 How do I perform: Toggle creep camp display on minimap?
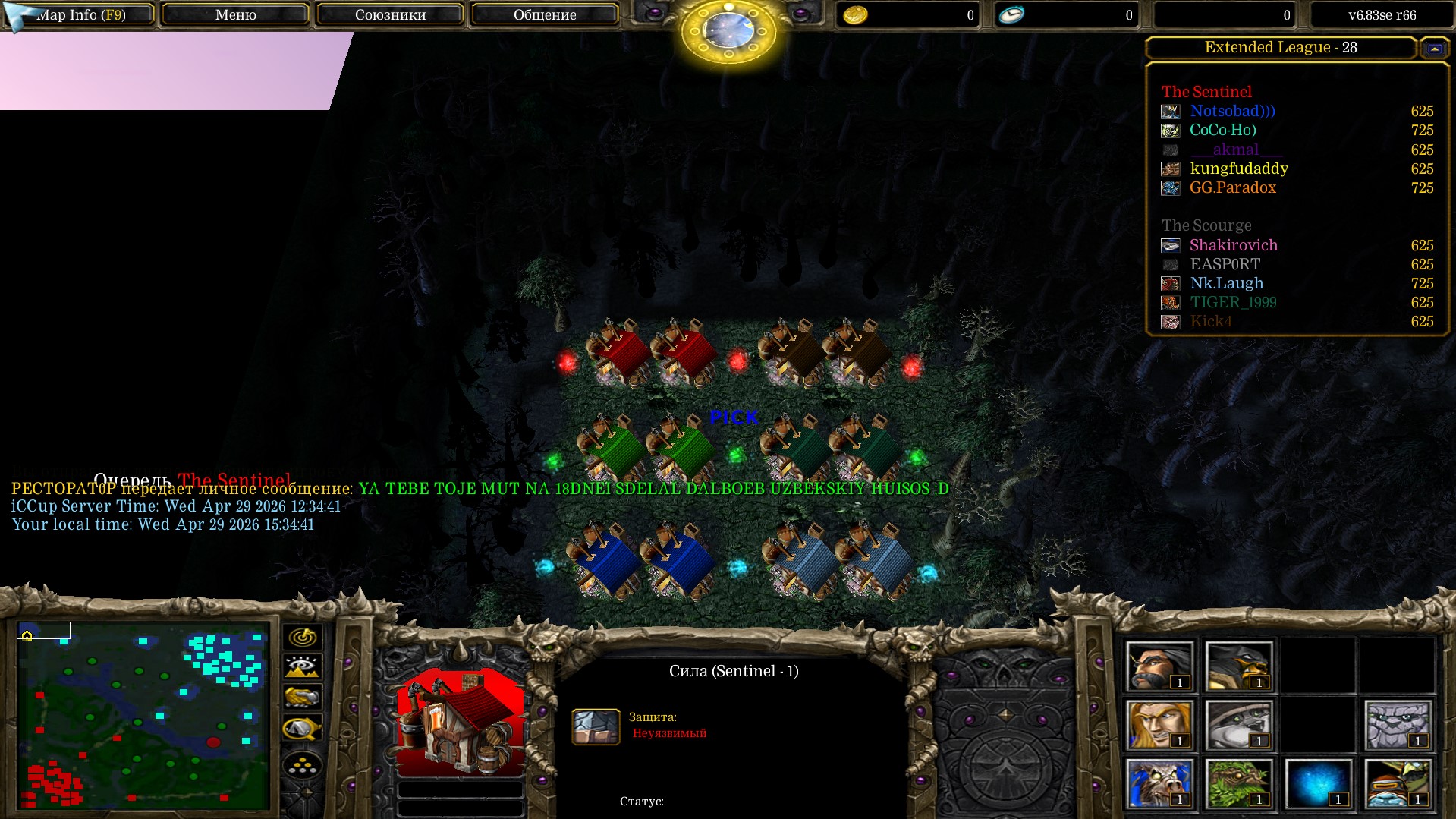click(x=302, y=729)
